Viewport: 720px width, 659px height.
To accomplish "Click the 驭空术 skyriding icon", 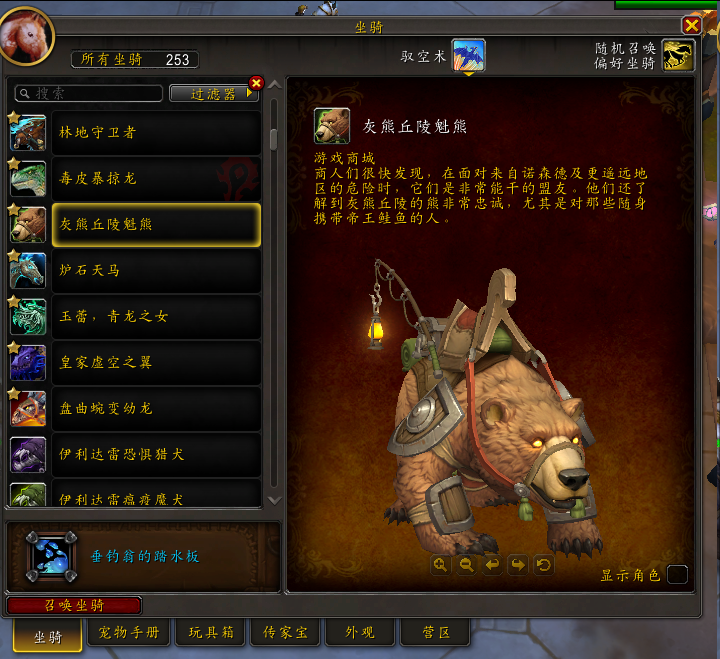I will click(x=468, y=55).
